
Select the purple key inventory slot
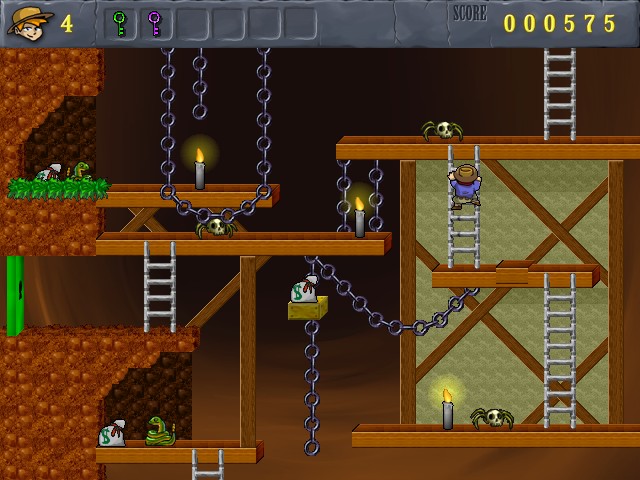point(154,23)
